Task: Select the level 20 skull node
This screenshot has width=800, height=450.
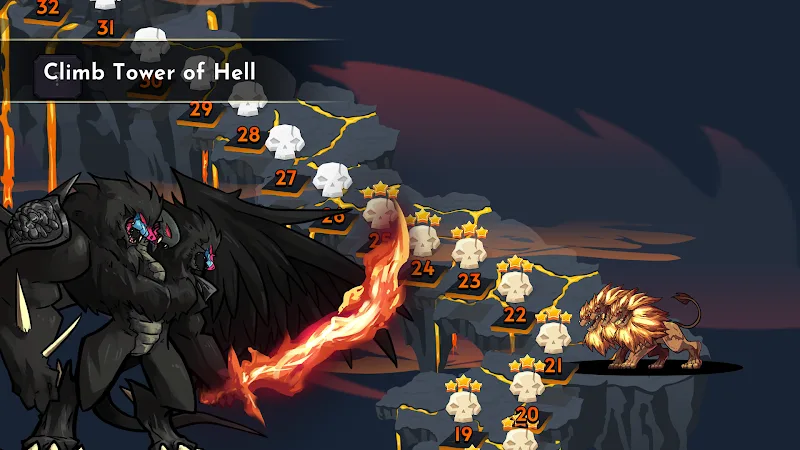Action: [x=526, y=385]
